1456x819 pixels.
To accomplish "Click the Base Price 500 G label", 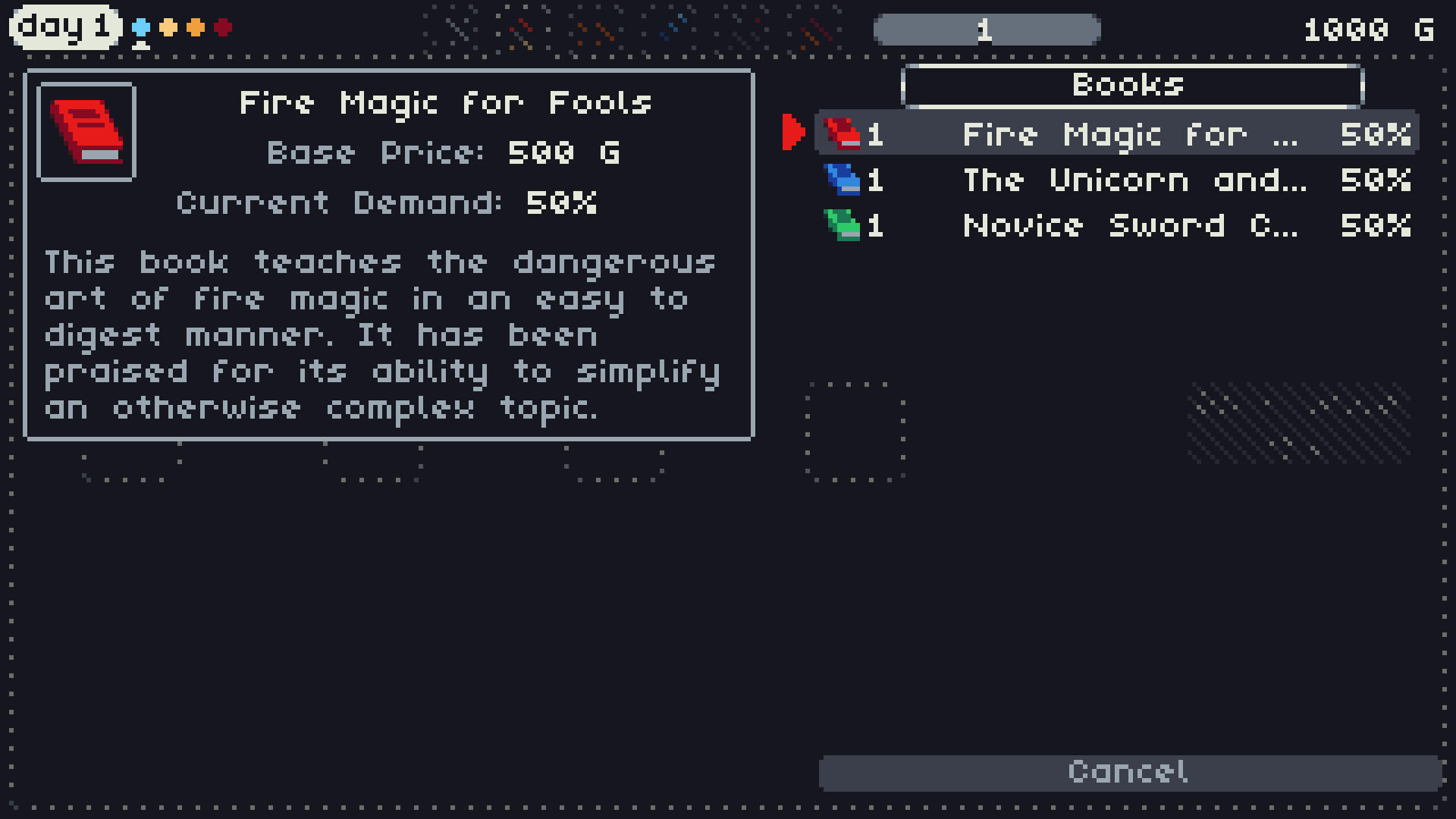I will tap(444, 152).
